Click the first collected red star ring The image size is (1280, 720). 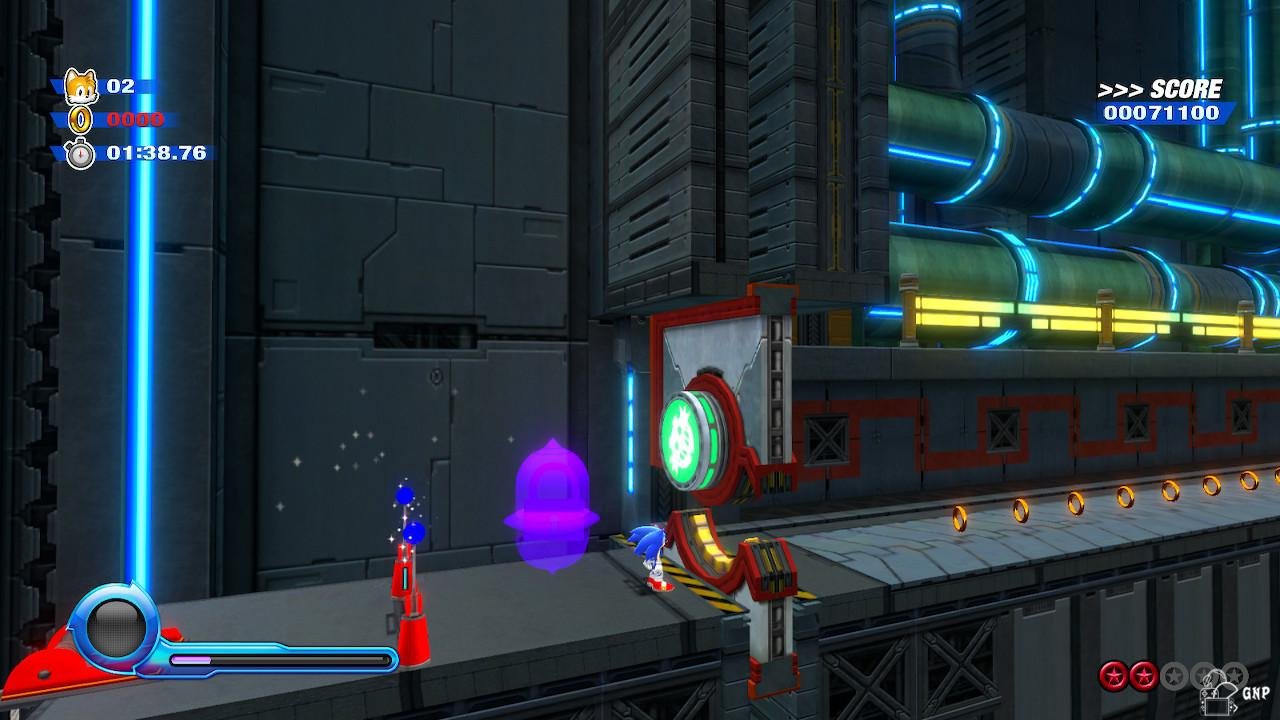[1112, 675]
